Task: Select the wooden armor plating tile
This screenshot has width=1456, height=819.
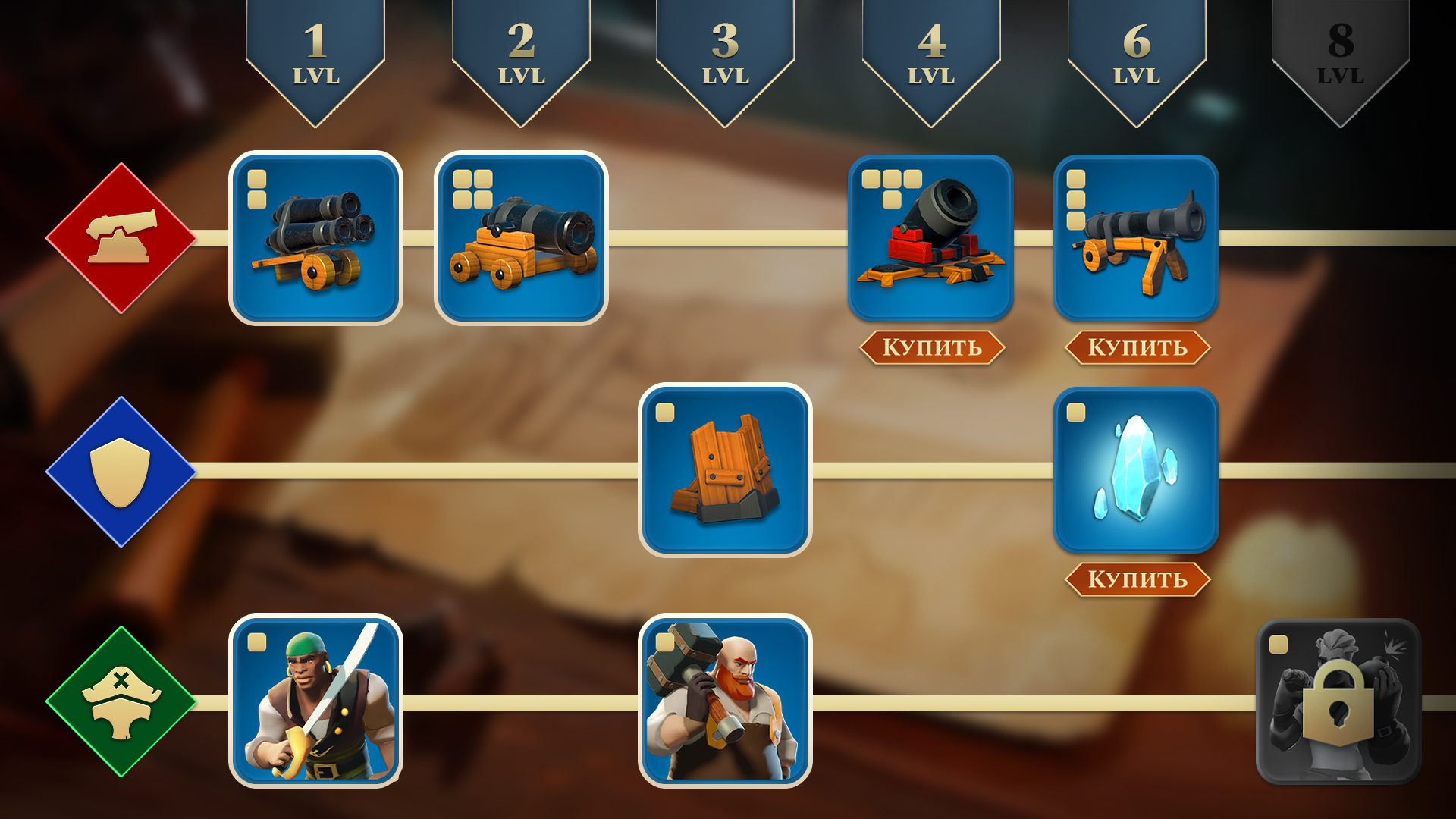Action: click(725, 470)
